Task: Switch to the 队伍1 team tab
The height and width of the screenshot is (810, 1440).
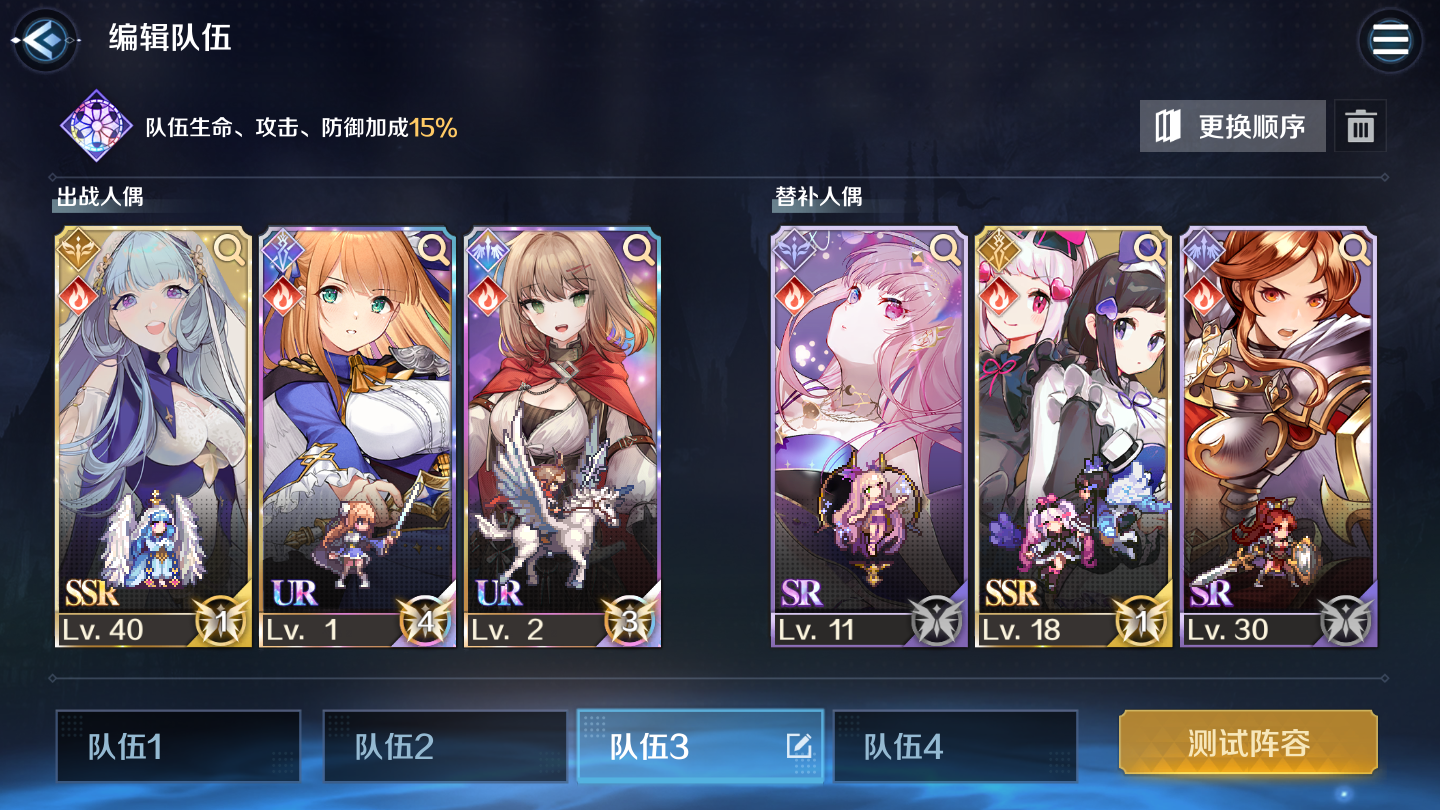Action: [178, 746]
